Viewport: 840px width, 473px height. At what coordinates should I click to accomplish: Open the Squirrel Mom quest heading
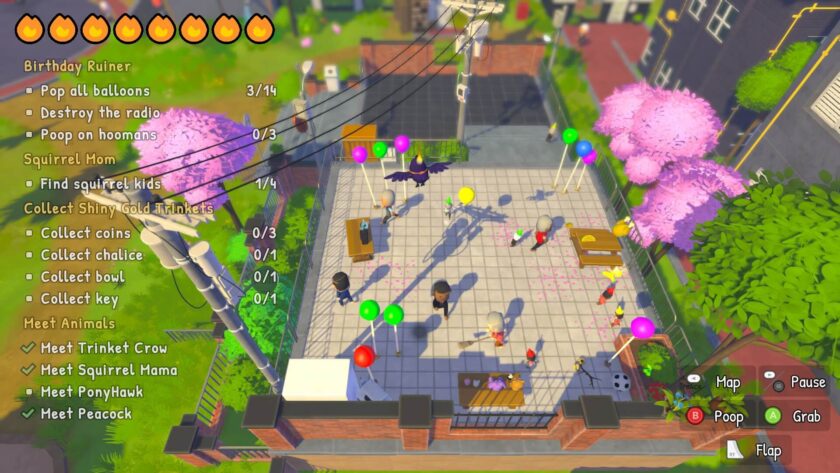tap(69, 159)
